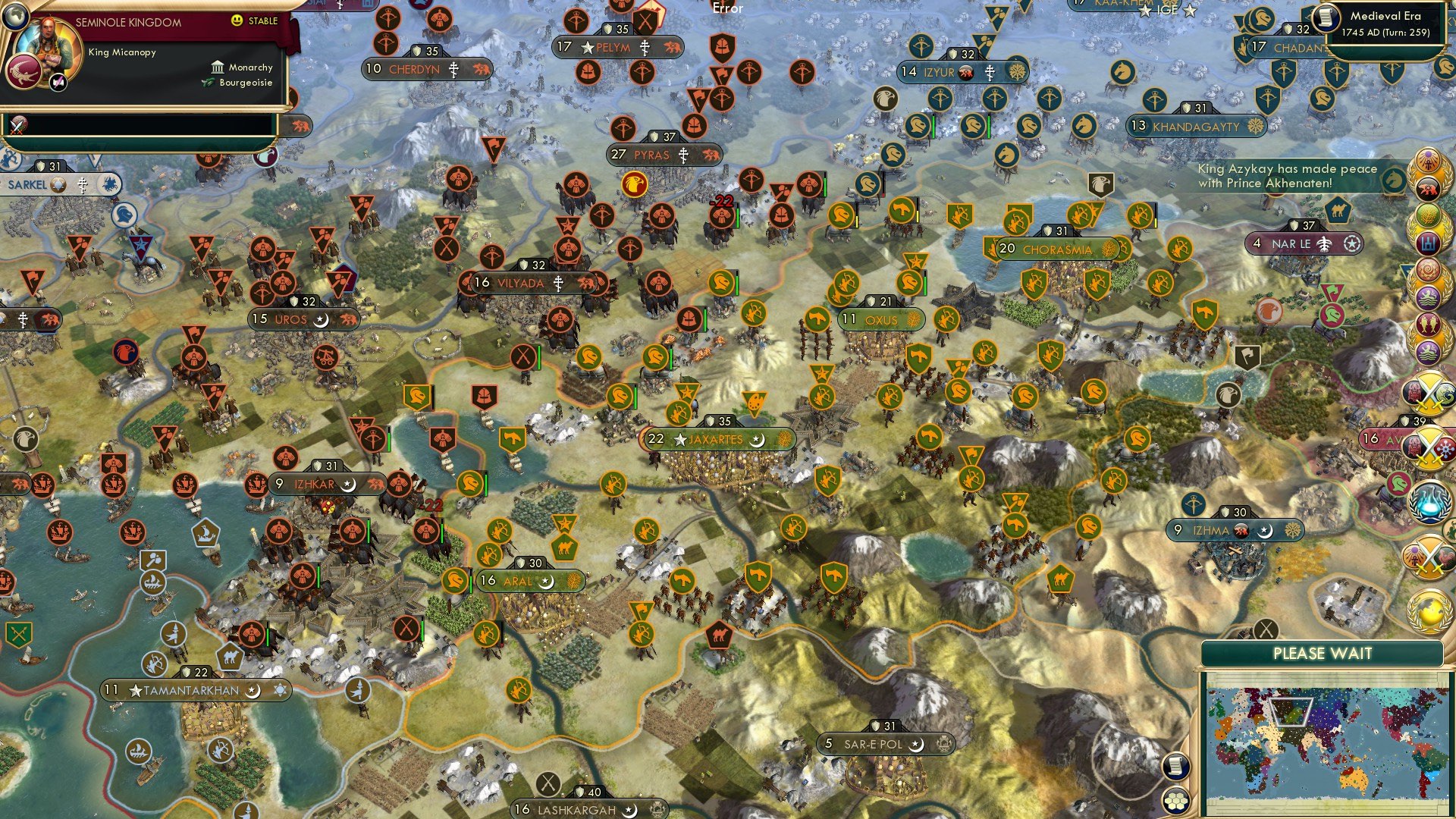
Task: Open the ARAL city screen
Action: [517, 582]
